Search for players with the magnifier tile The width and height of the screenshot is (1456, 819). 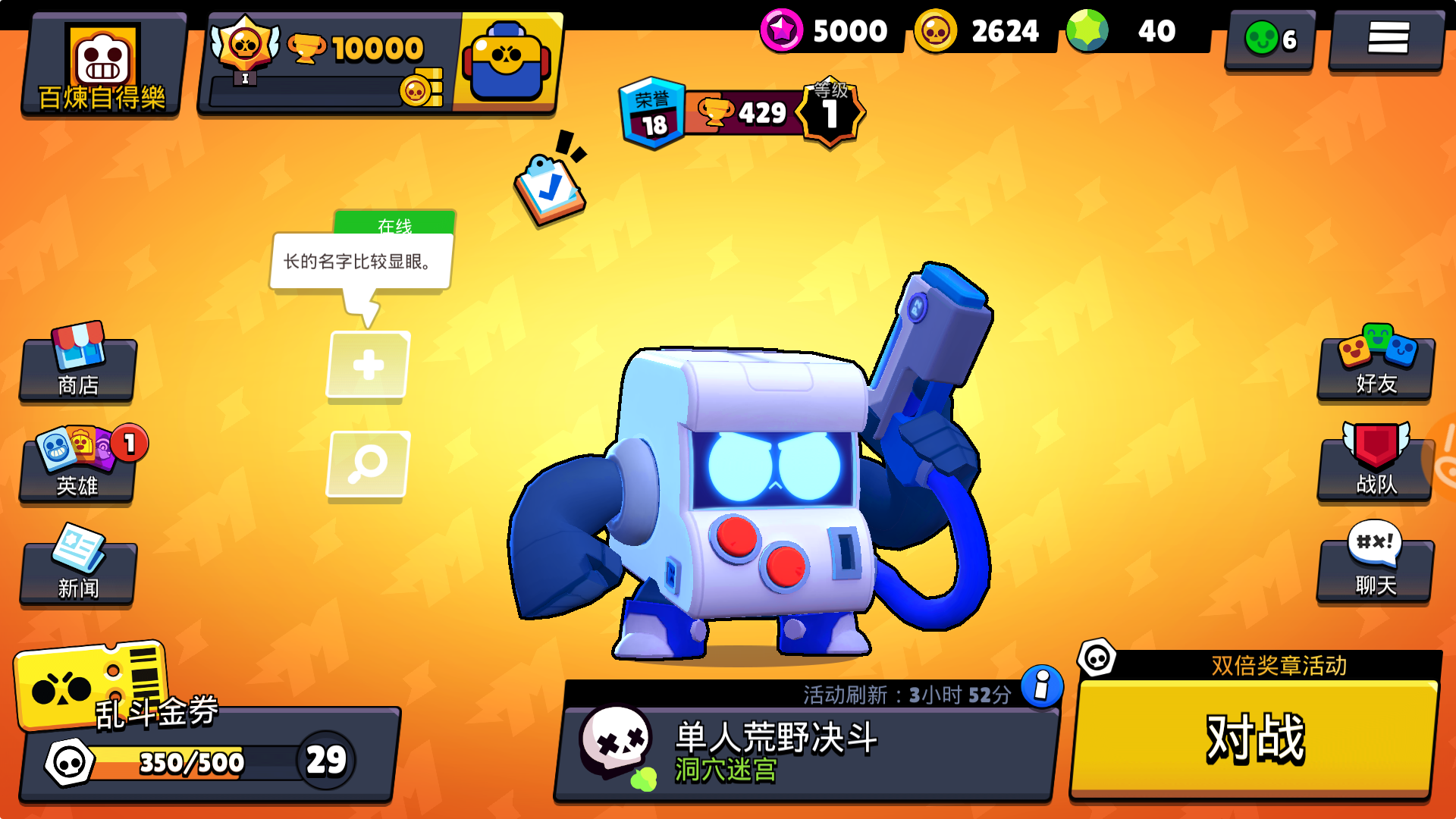368,466
